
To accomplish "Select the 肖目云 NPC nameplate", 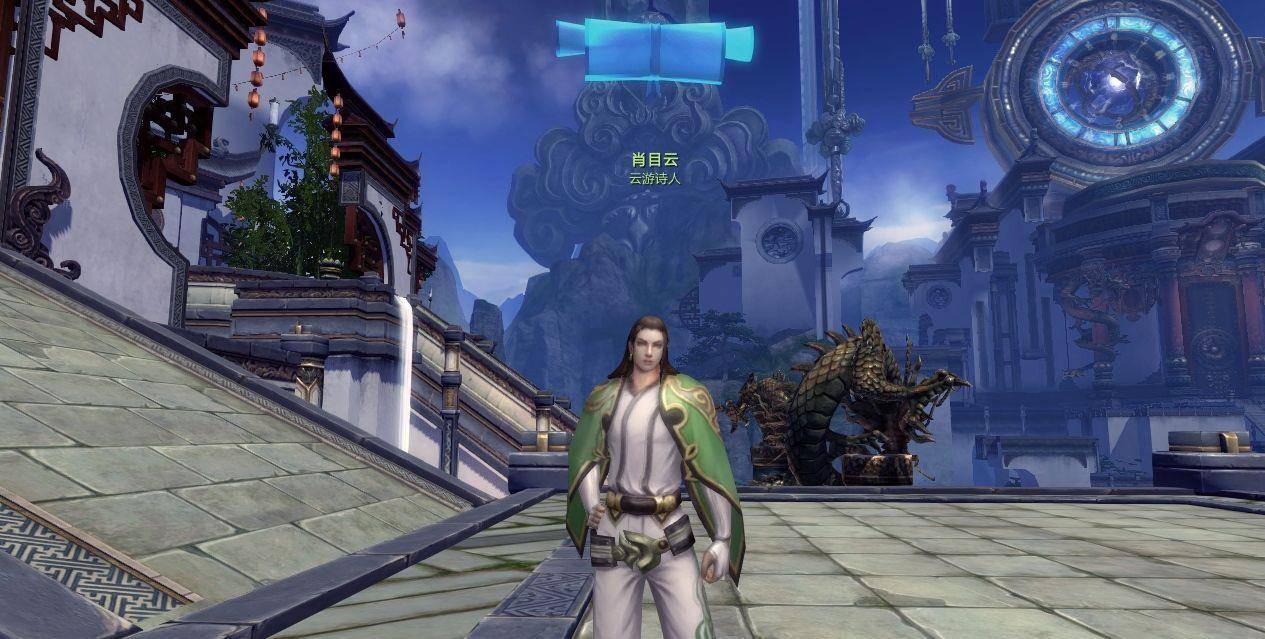I will point(654,160).
